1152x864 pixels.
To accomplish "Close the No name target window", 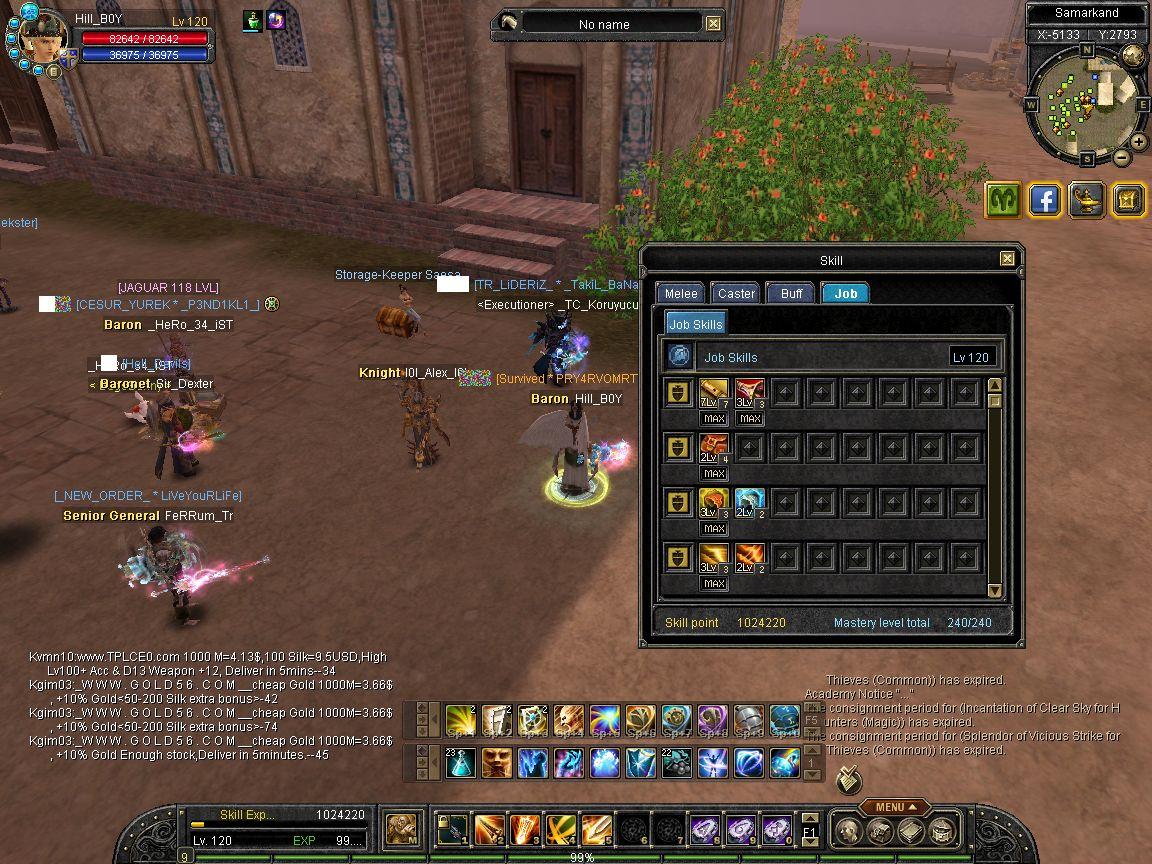I will pos(713,24).
